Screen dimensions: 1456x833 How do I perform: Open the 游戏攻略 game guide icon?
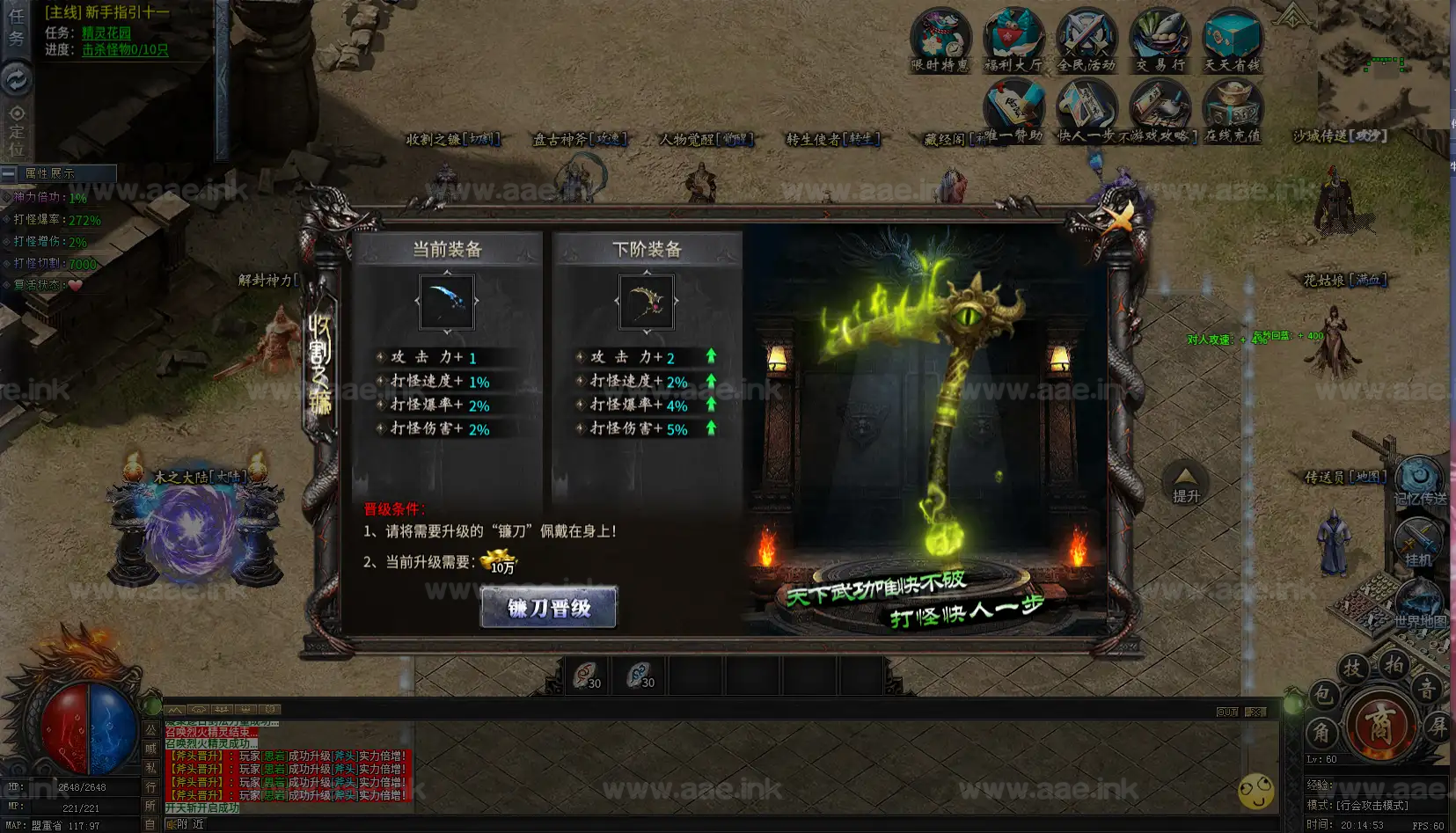[1160, 110]
